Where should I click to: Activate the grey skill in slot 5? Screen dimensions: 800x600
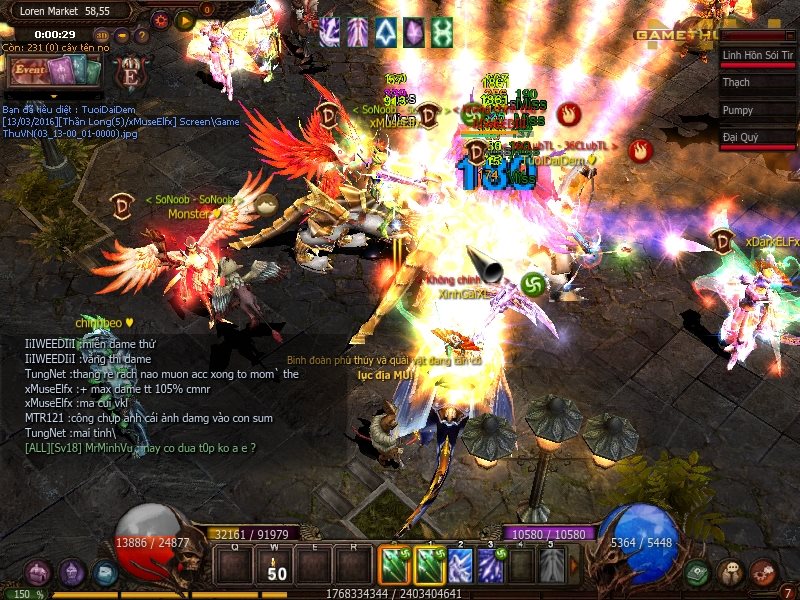[552, 566]
